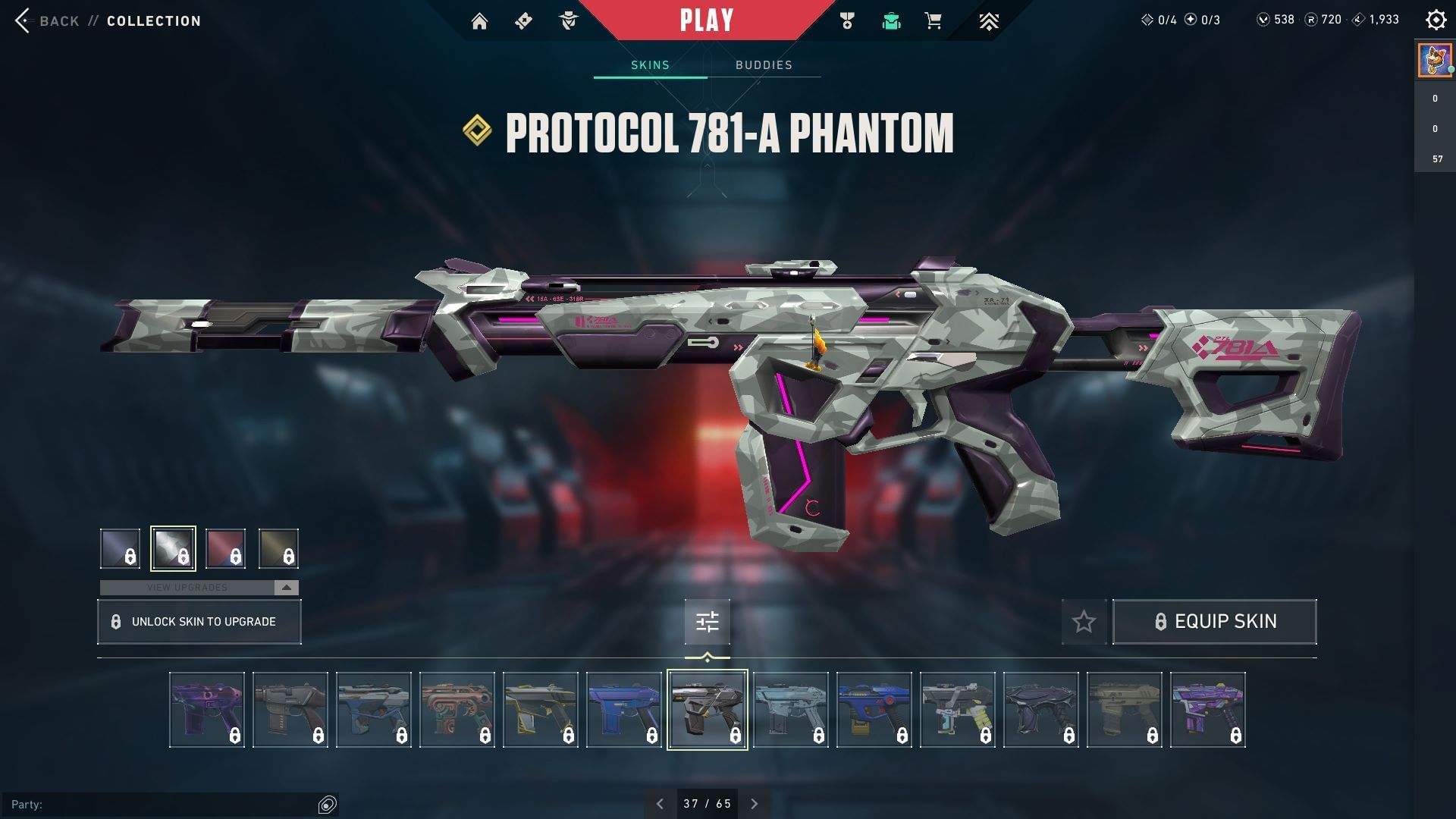
Task: Open the filter options icon above the carousel
Action: pyautogui.click(x=707, y=622)
